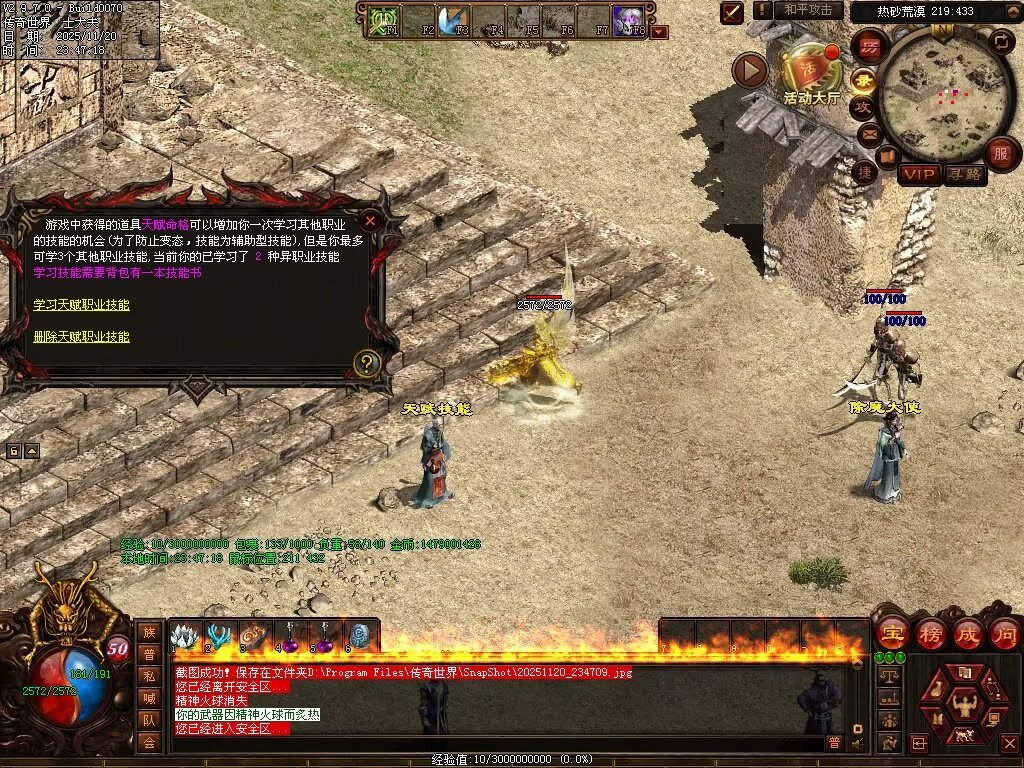Open the 宝 treasure shop button
Image resolution: width=1024 pixels, height=768 pixels.
pyautogui.click(x=892, y=634)
